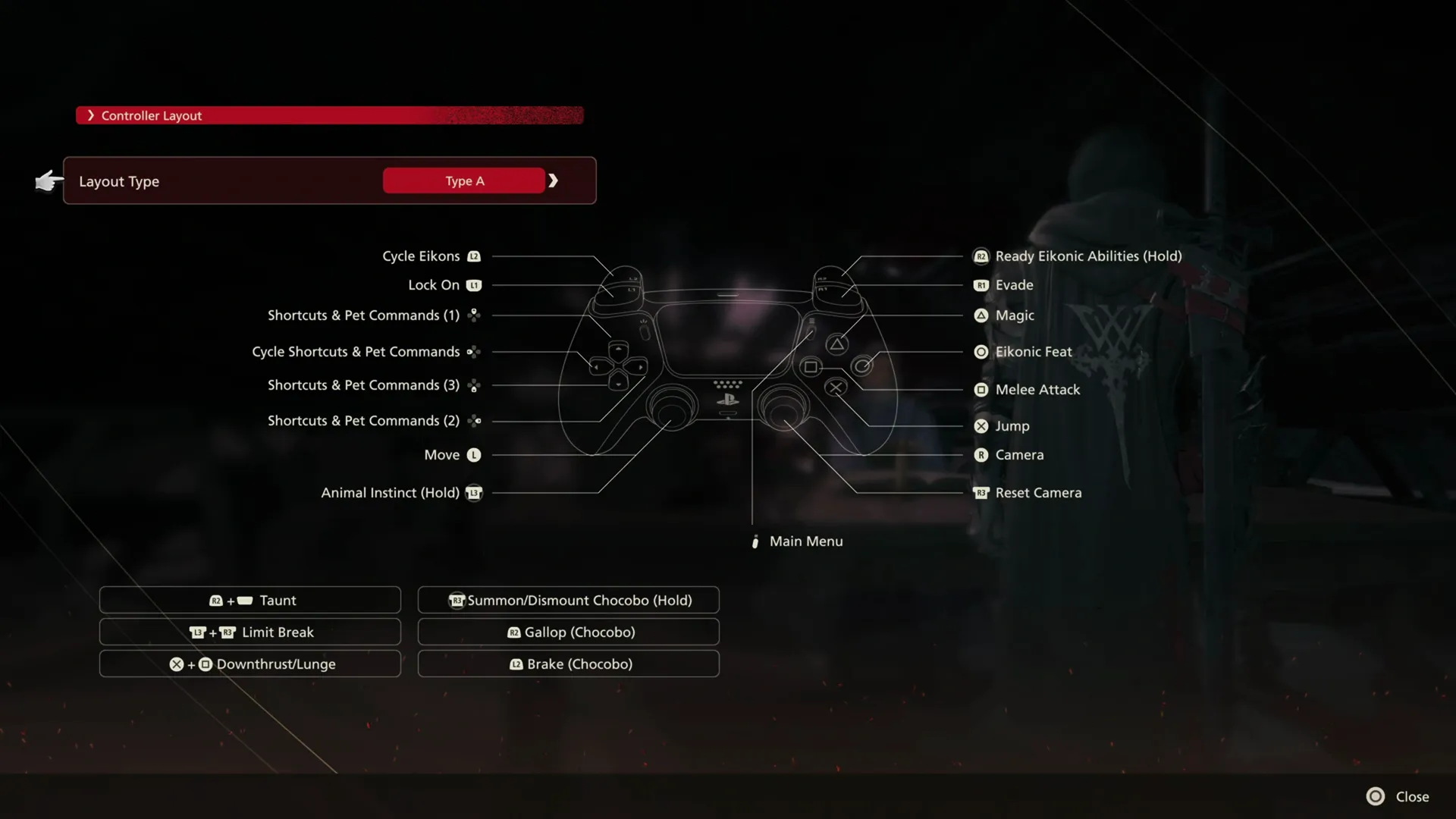Click the L3 Animal Instinct icon
1456x819 pixels.
coord(473,492)
